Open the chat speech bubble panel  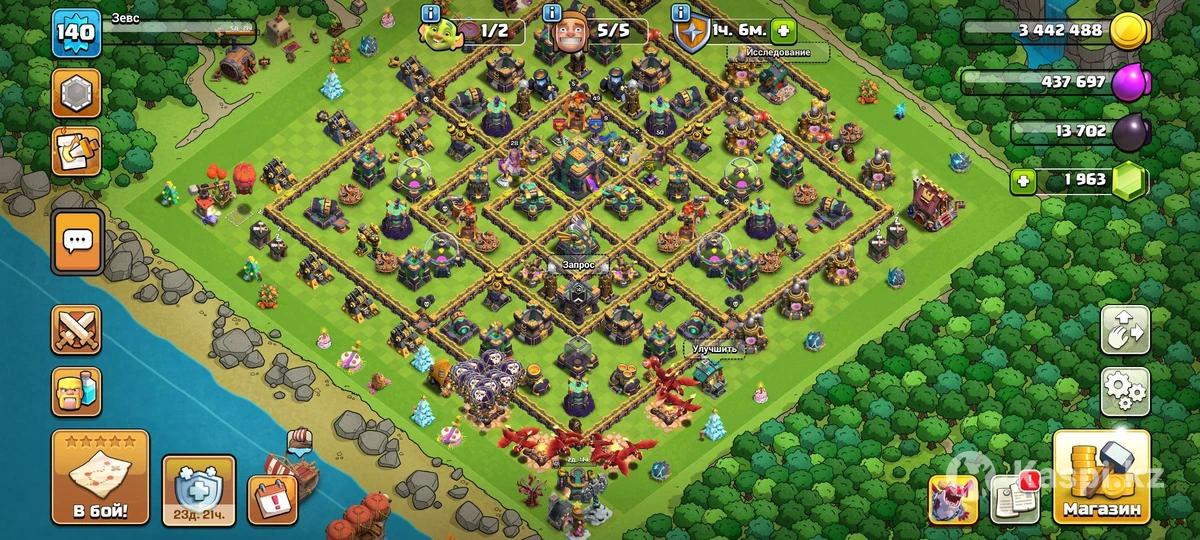point(77,242)
